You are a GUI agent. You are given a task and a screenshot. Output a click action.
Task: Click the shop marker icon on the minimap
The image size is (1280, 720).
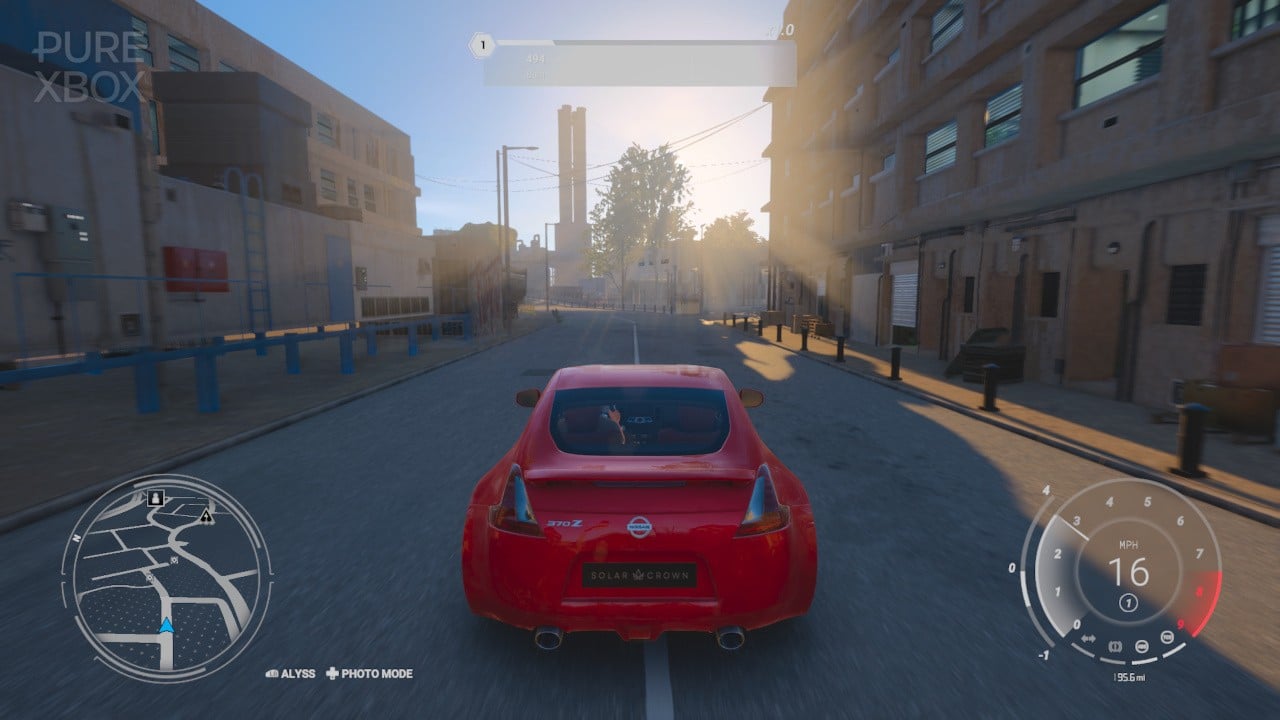[173, 560]
